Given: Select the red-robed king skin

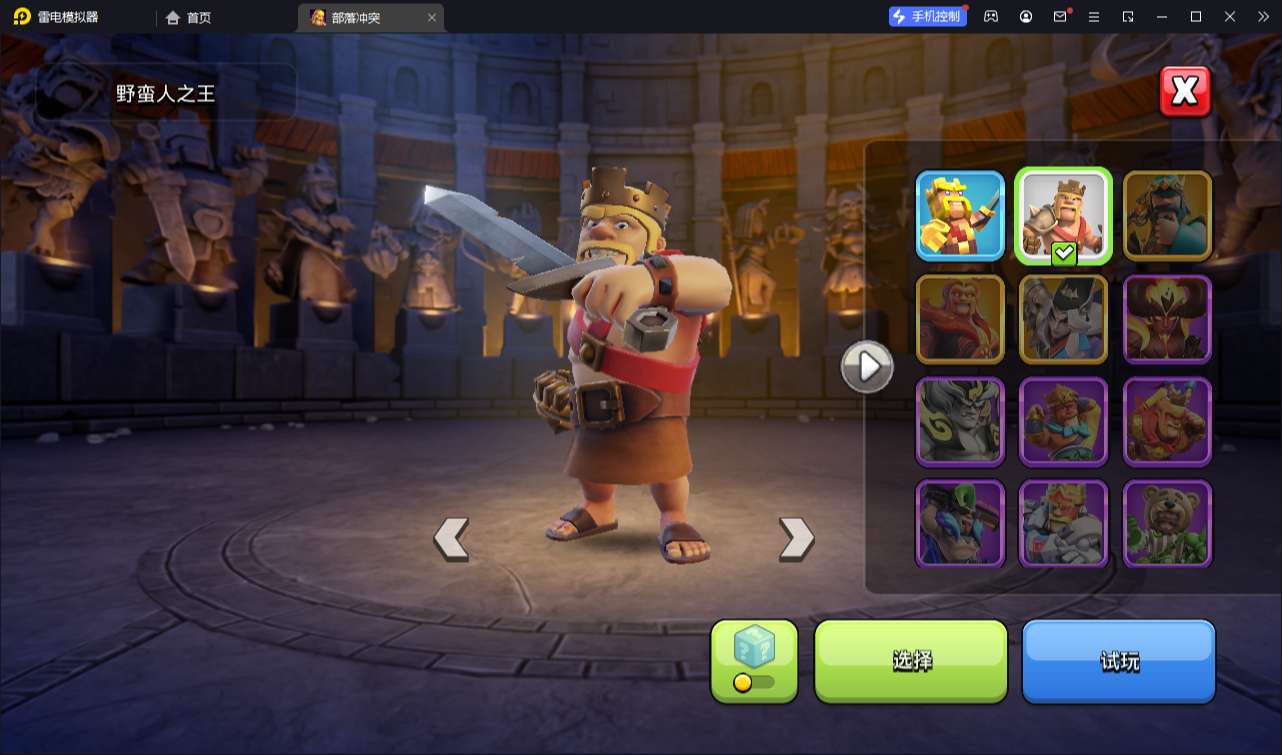Looking at the screenshot, I should (960, 319).
